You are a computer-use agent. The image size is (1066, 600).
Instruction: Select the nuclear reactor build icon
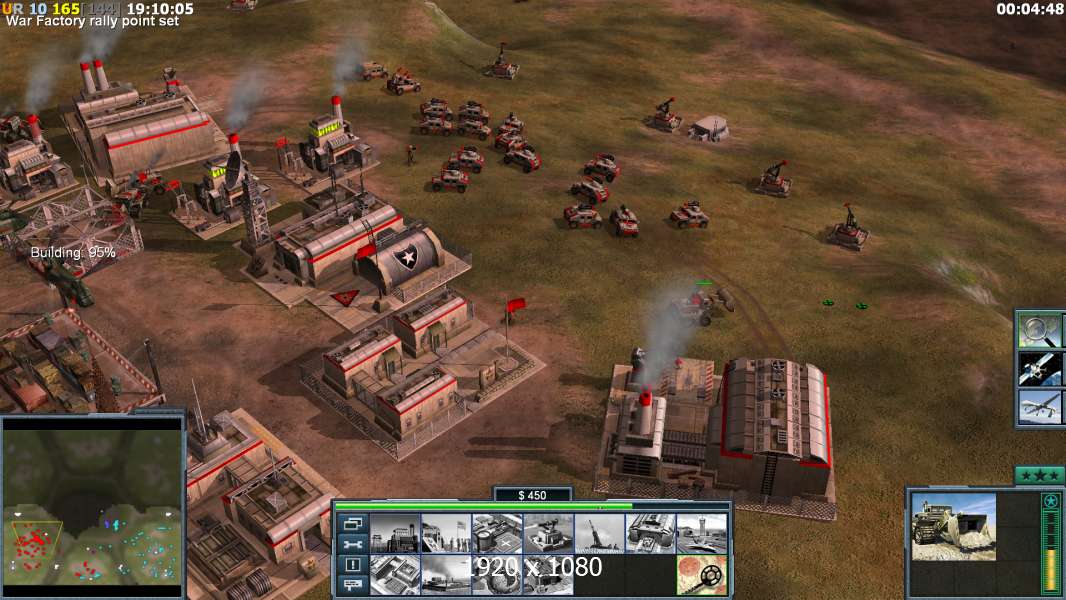click(x=394, y=534)
